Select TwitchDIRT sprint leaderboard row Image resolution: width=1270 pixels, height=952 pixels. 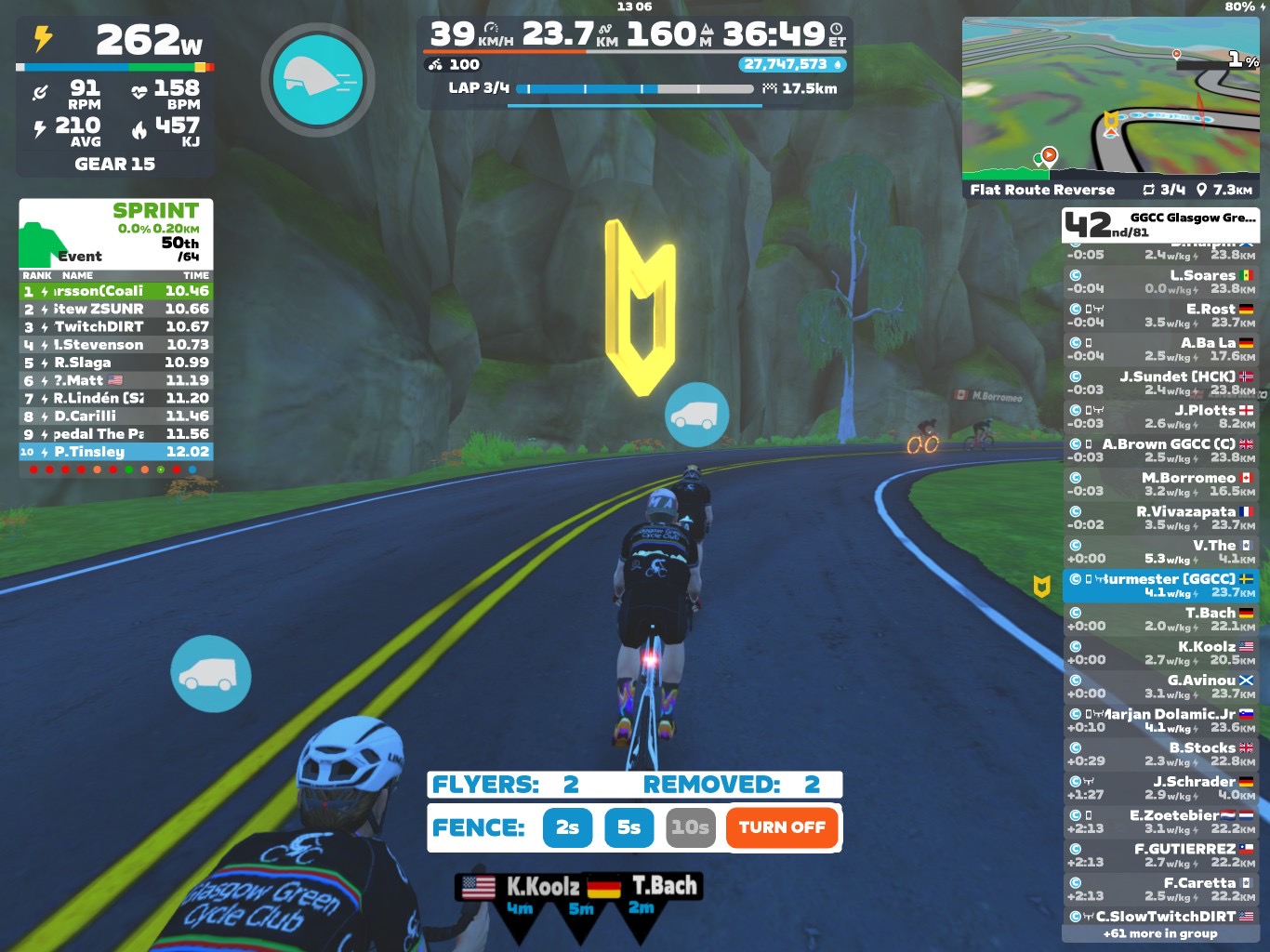point(116,326)
